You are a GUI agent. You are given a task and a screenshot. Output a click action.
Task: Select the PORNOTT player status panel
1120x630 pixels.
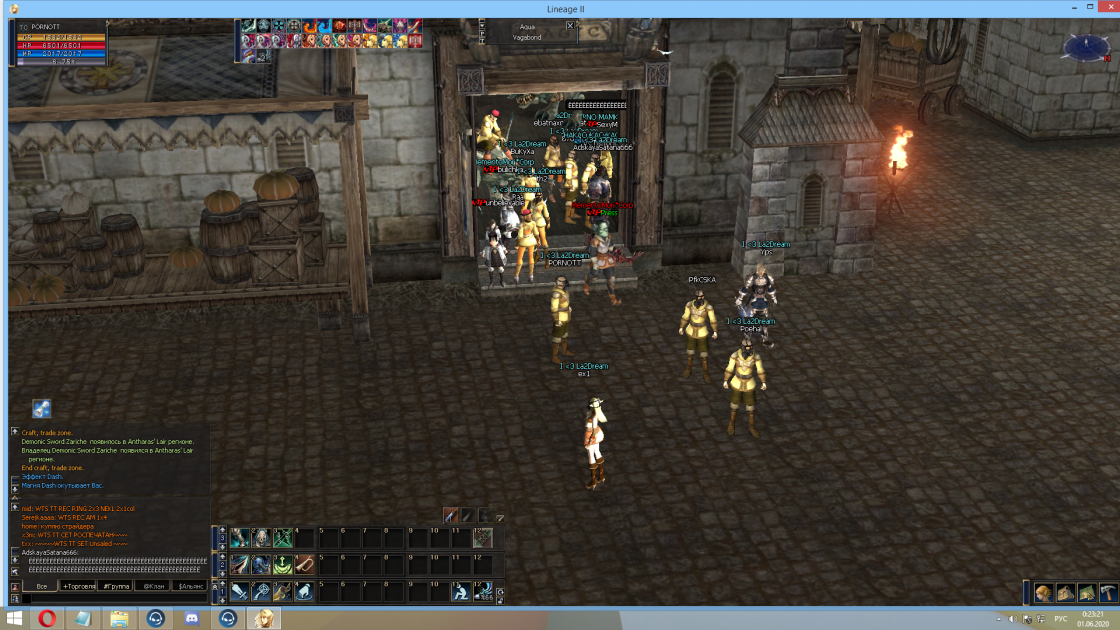click(x=62, y=44)
